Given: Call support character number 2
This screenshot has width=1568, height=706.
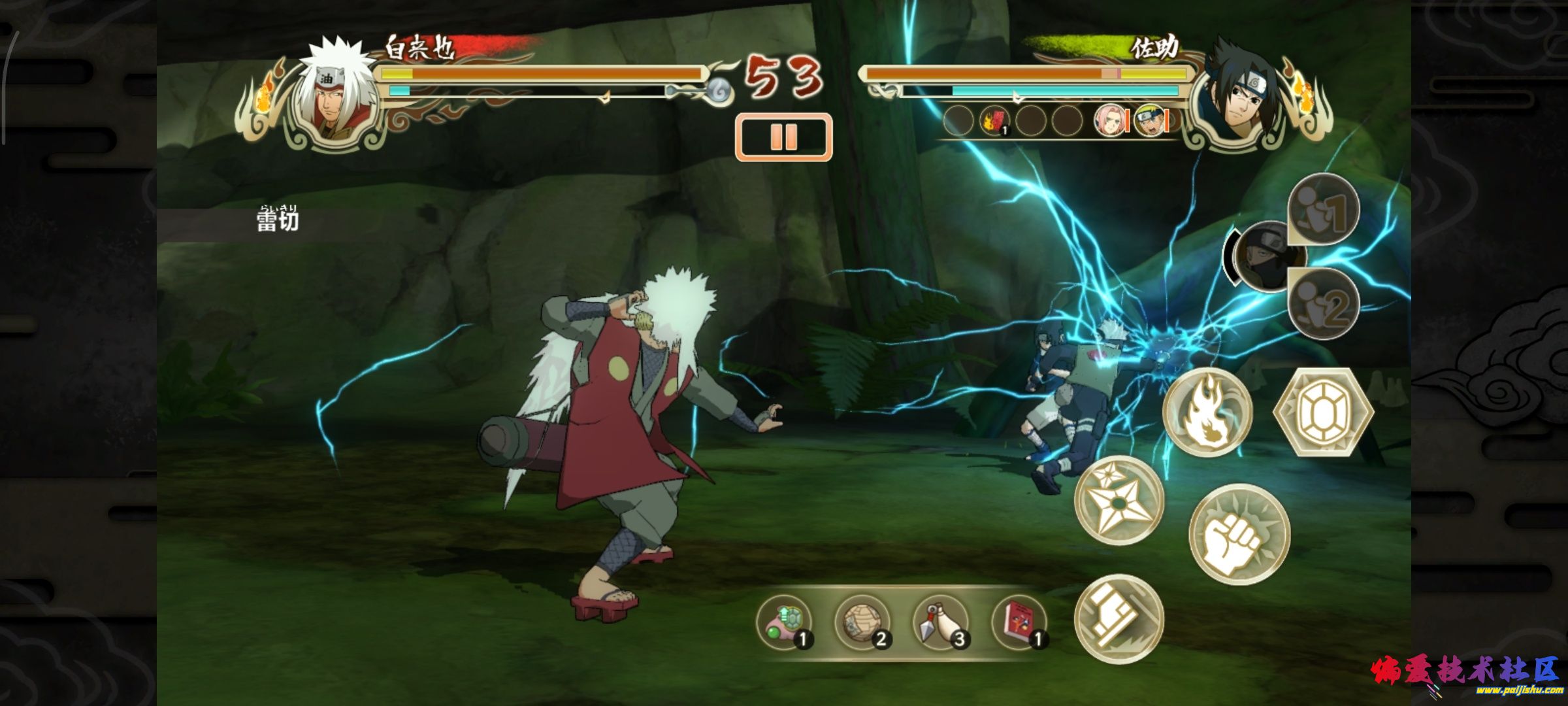Looking at the screenshot, I should coord(1324,303).
